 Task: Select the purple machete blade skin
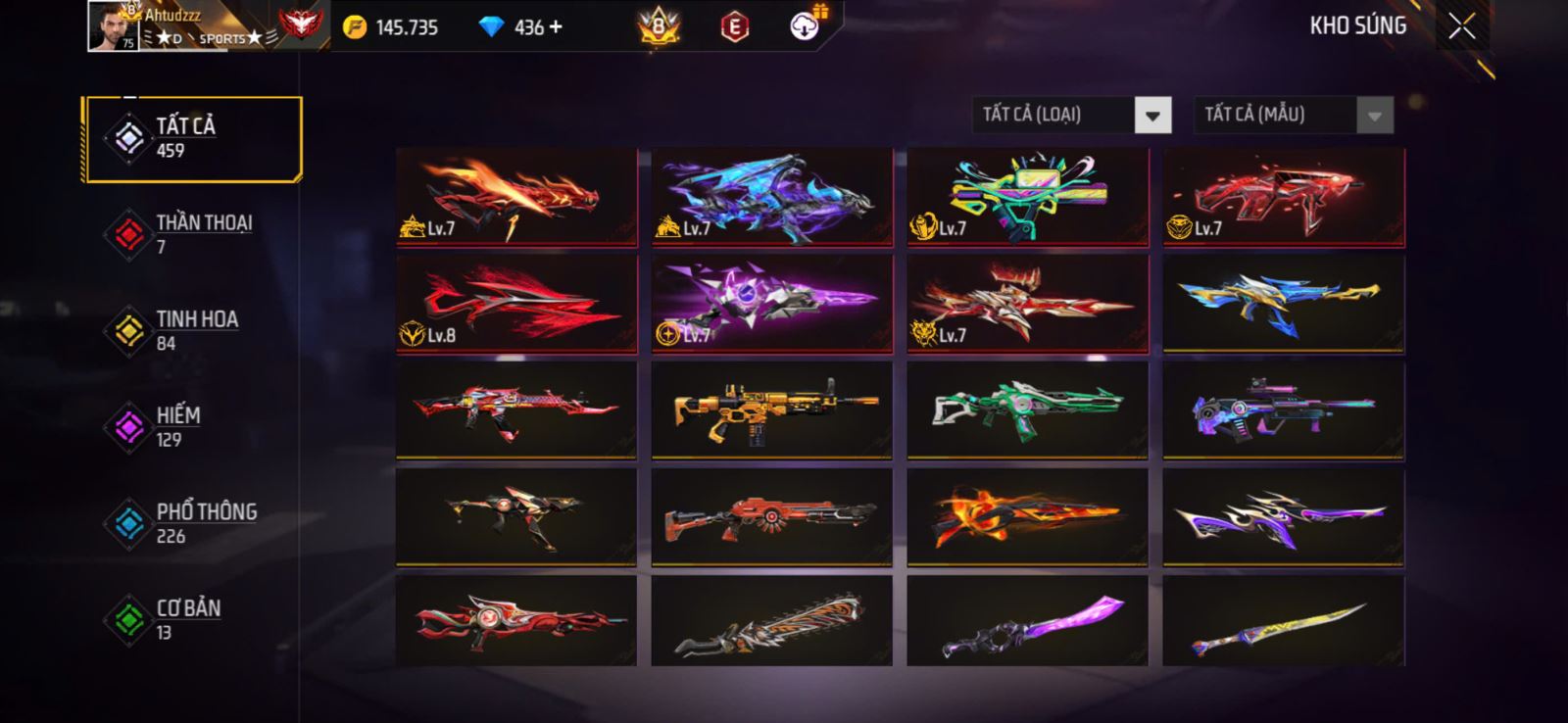pos(1027,622)
